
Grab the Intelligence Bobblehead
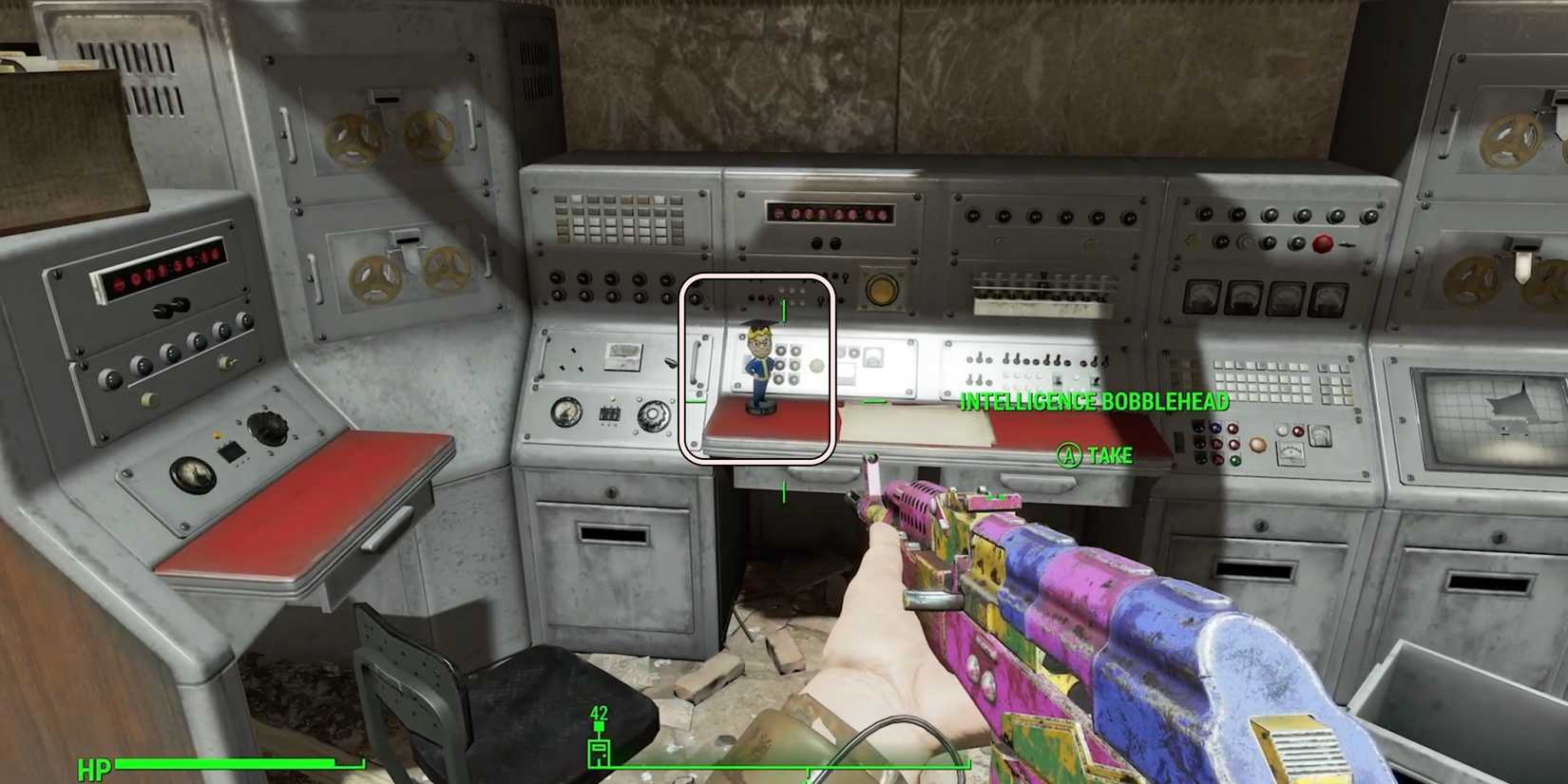pyautogui.click(x=757, y=371)
